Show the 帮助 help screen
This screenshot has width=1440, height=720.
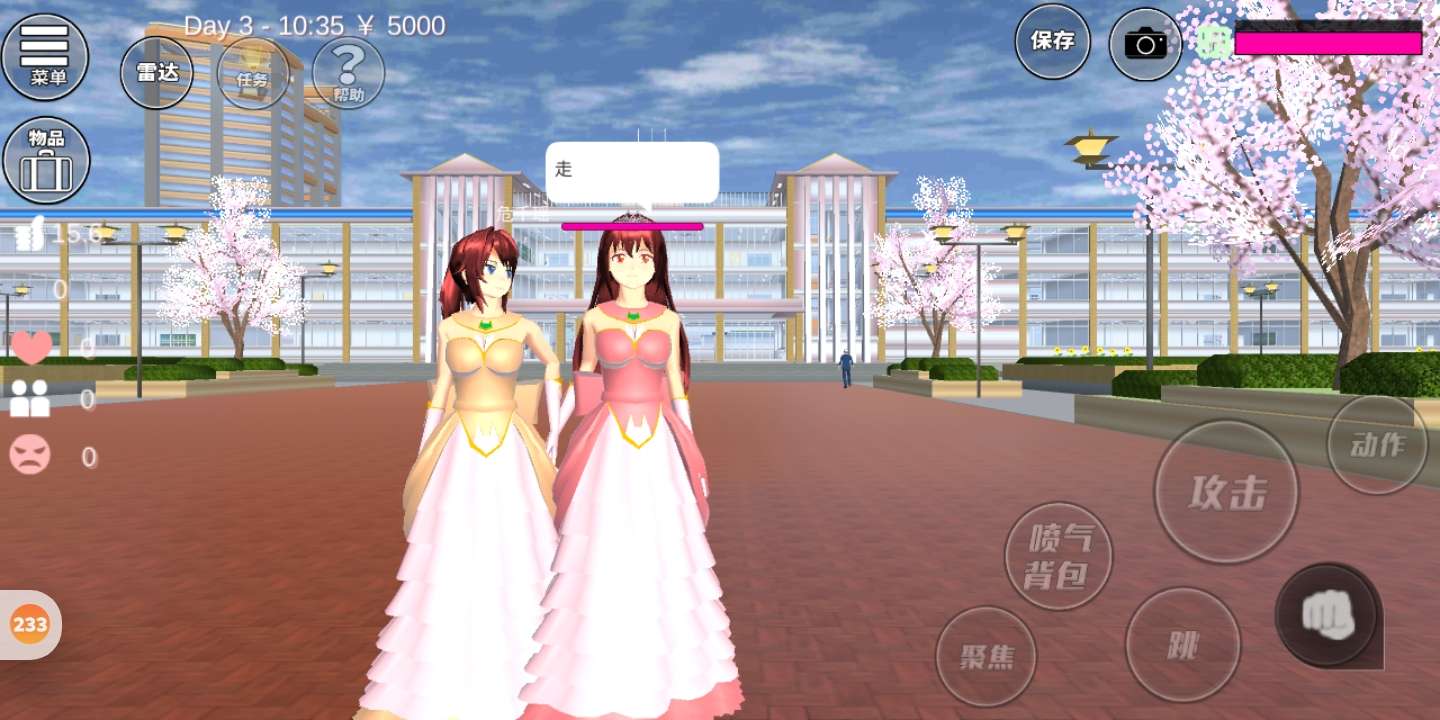point(348,72)
